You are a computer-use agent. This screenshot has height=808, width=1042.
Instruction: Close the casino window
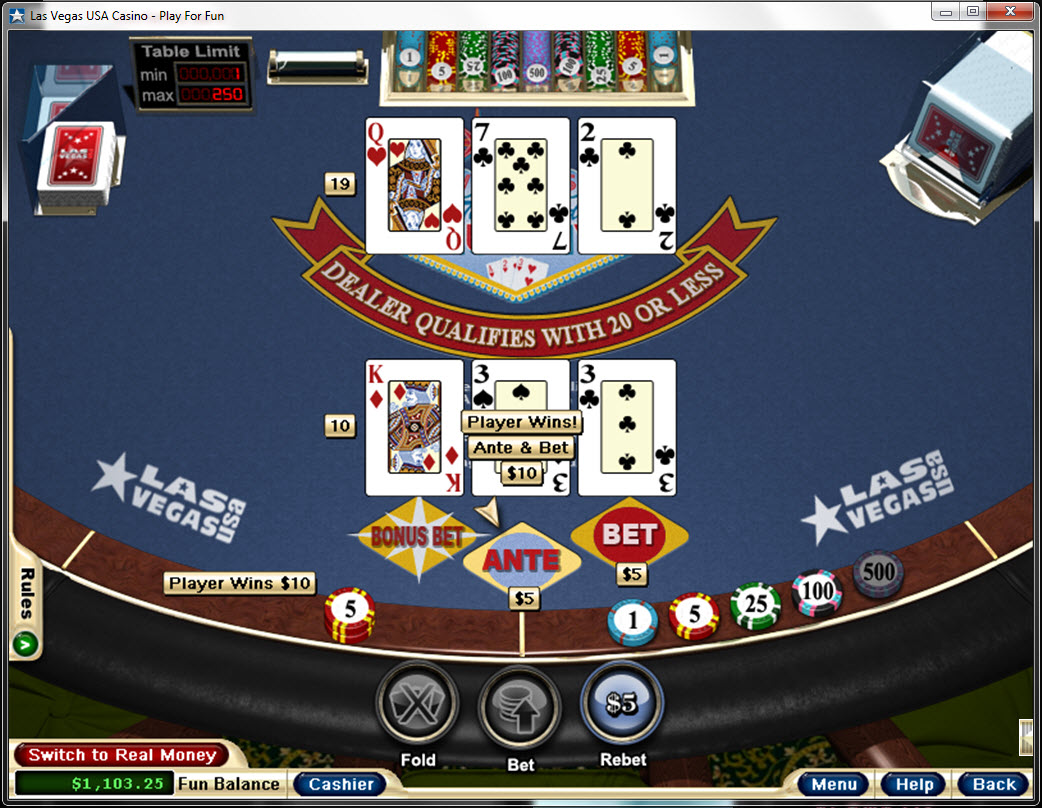[x=1010, y=12]
